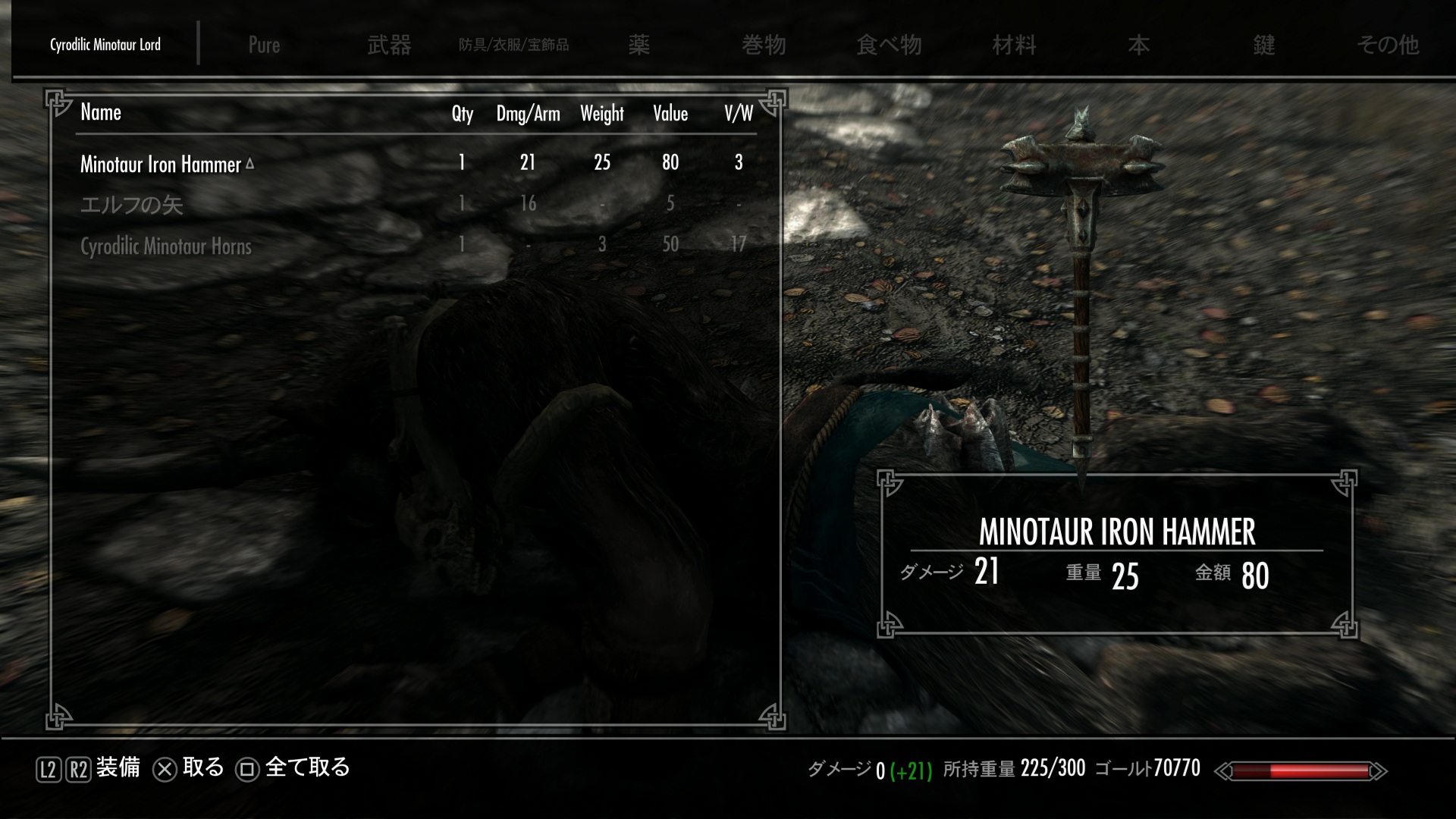Select the 食べ物 food tab

click(x=889, y=45)
